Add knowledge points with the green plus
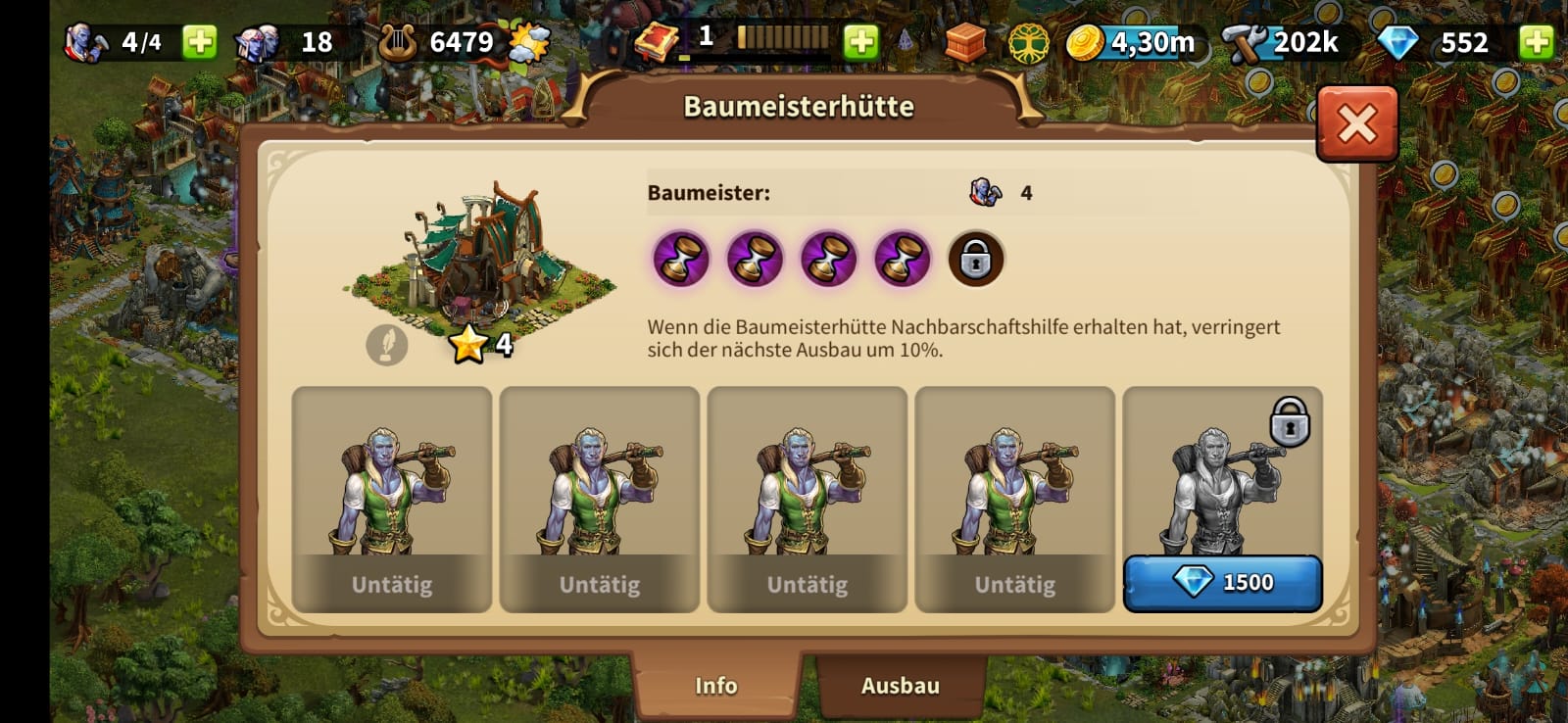Viewport: 1568px width, 723px height. click(860, 42)
